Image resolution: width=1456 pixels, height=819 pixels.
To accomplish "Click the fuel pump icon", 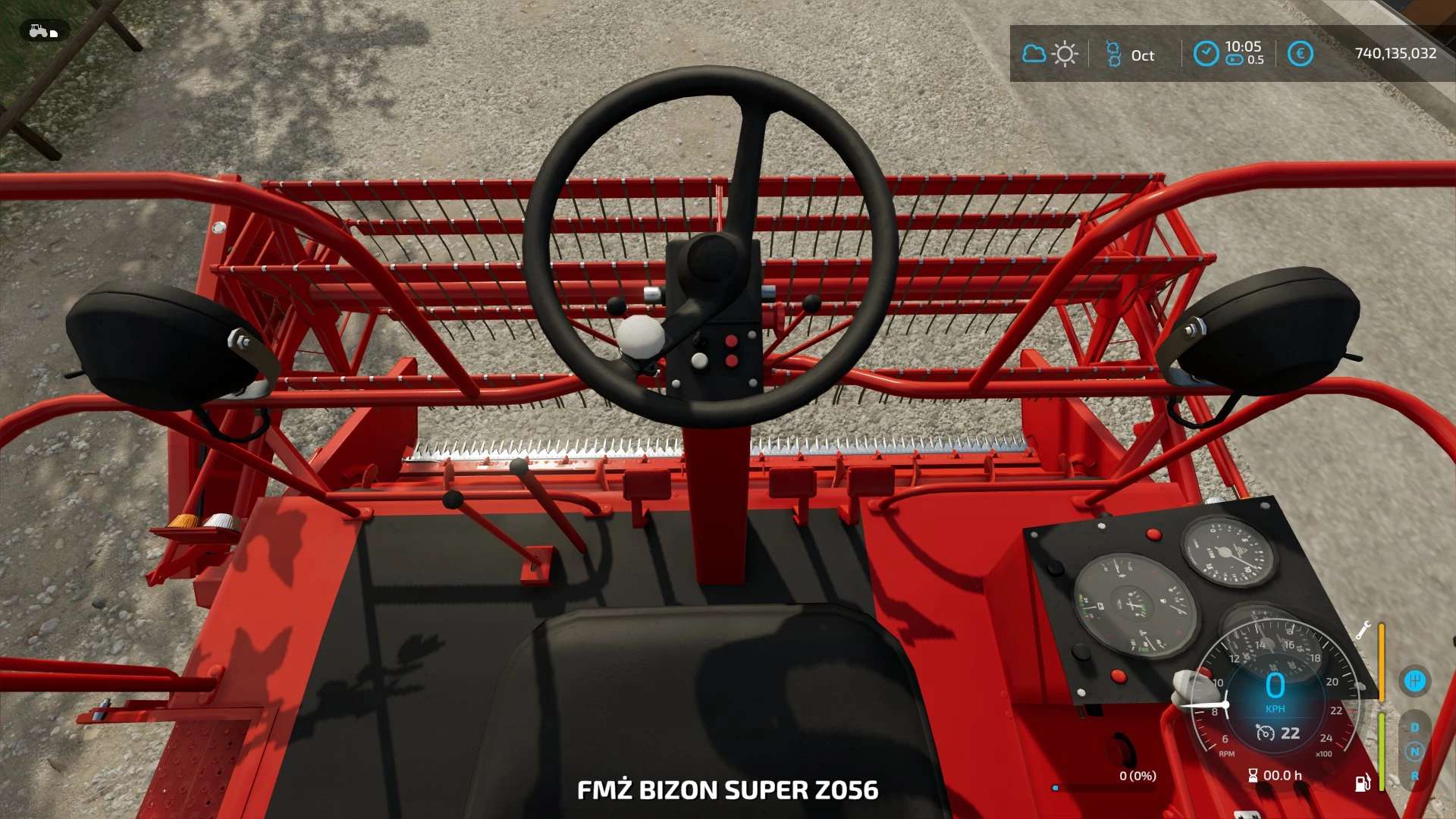I will [x=1363, y=783].
